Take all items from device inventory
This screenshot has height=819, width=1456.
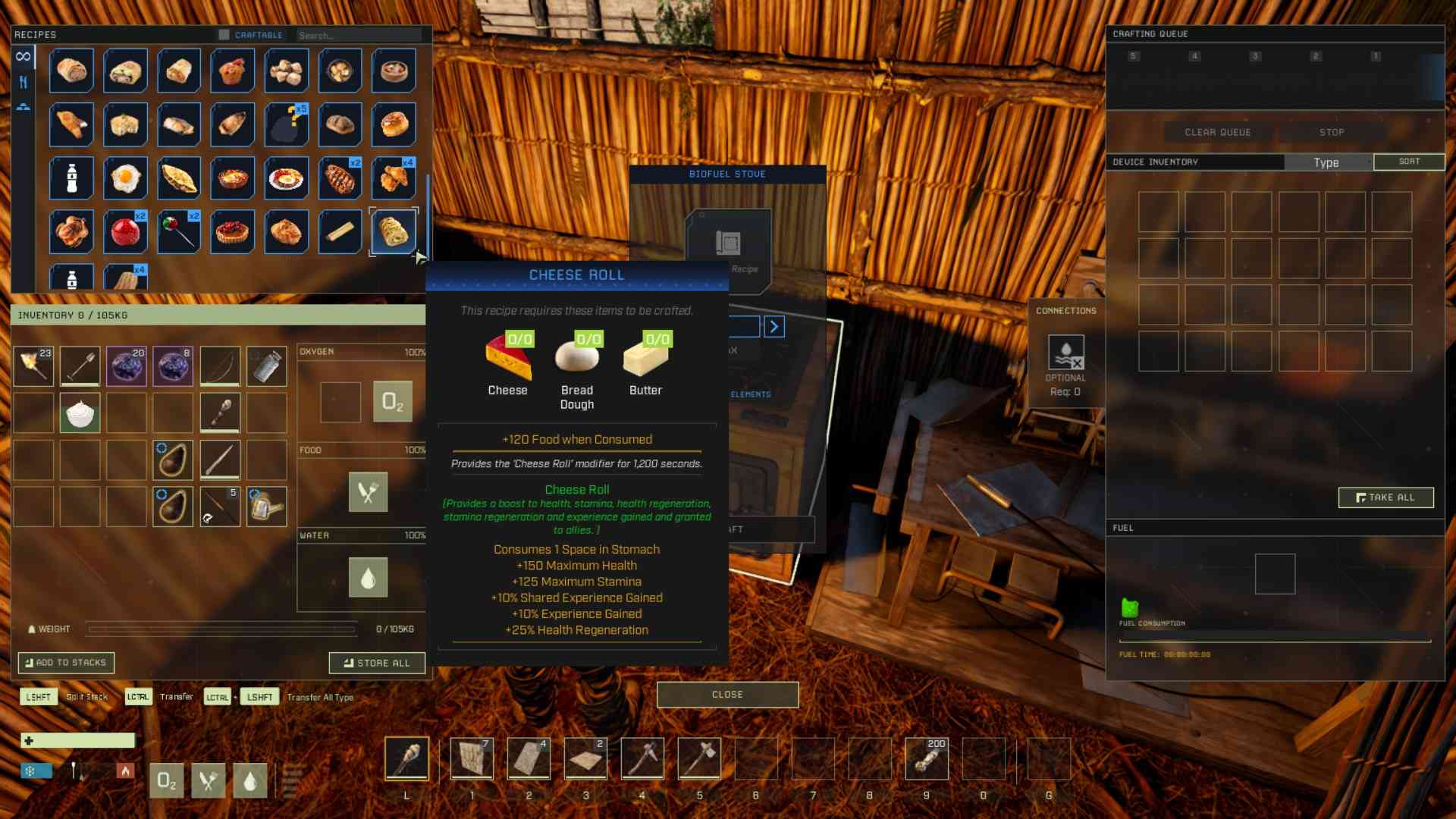point(1385,497)
